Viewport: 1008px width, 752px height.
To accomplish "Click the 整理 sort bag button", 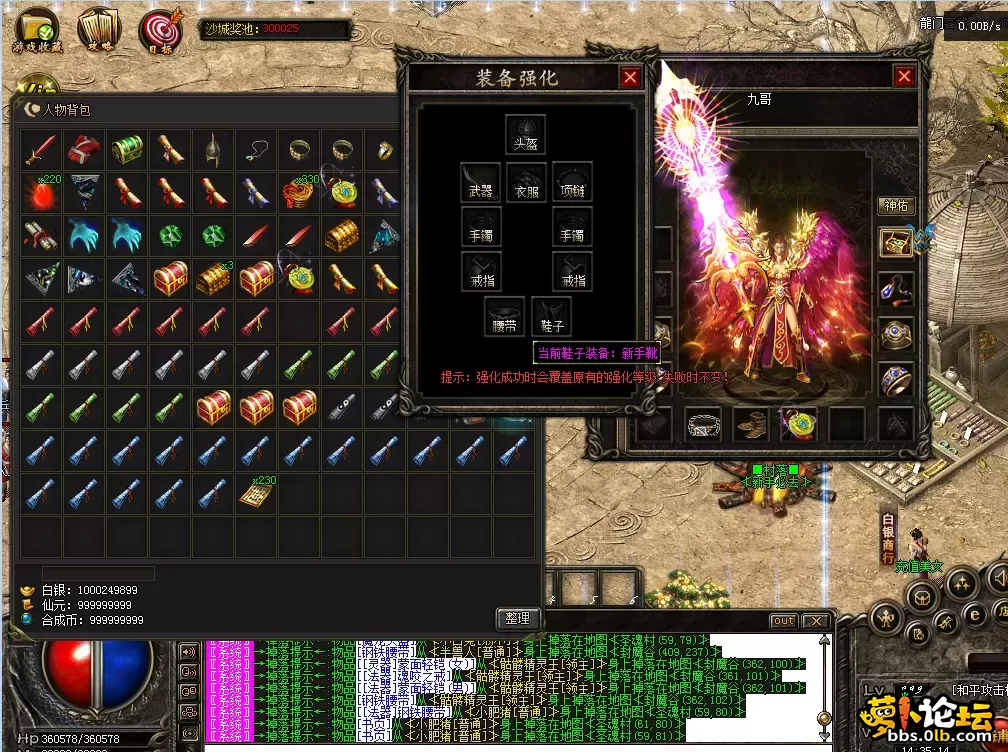I will click(518, 619).
